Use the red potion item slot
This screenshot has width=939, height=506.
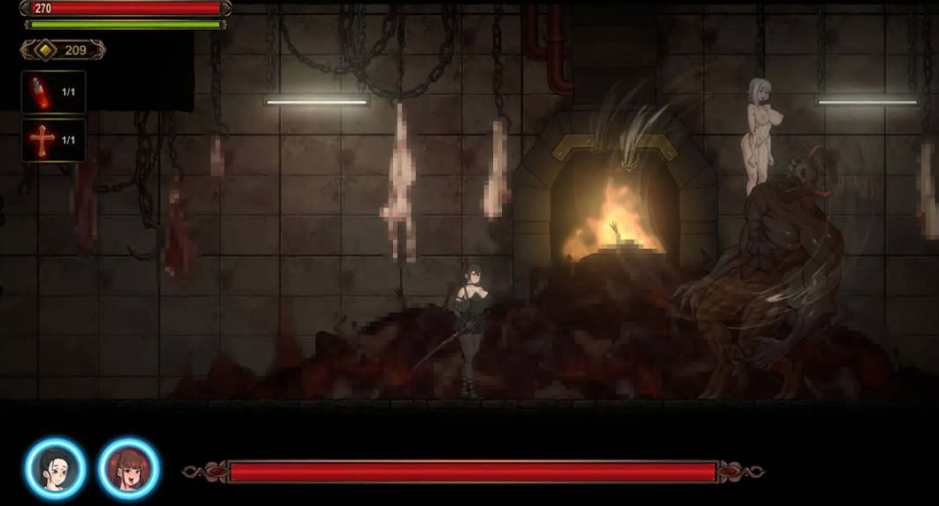(x=52, y=92)
